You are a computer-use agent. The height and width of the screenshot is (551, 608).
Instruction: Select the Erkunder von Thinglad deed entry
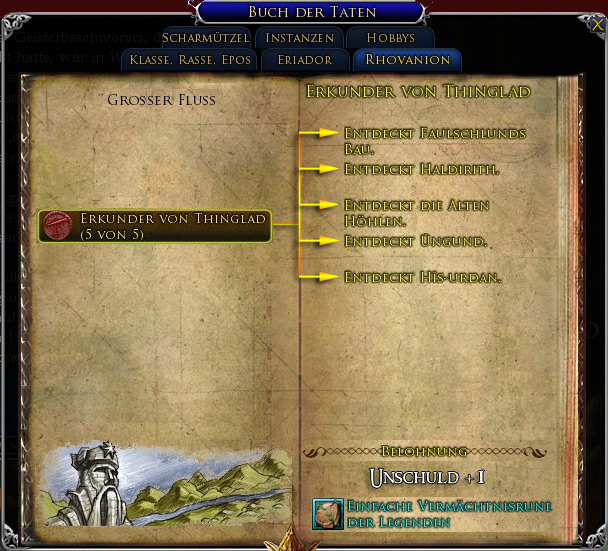click(x=155, y=226)
